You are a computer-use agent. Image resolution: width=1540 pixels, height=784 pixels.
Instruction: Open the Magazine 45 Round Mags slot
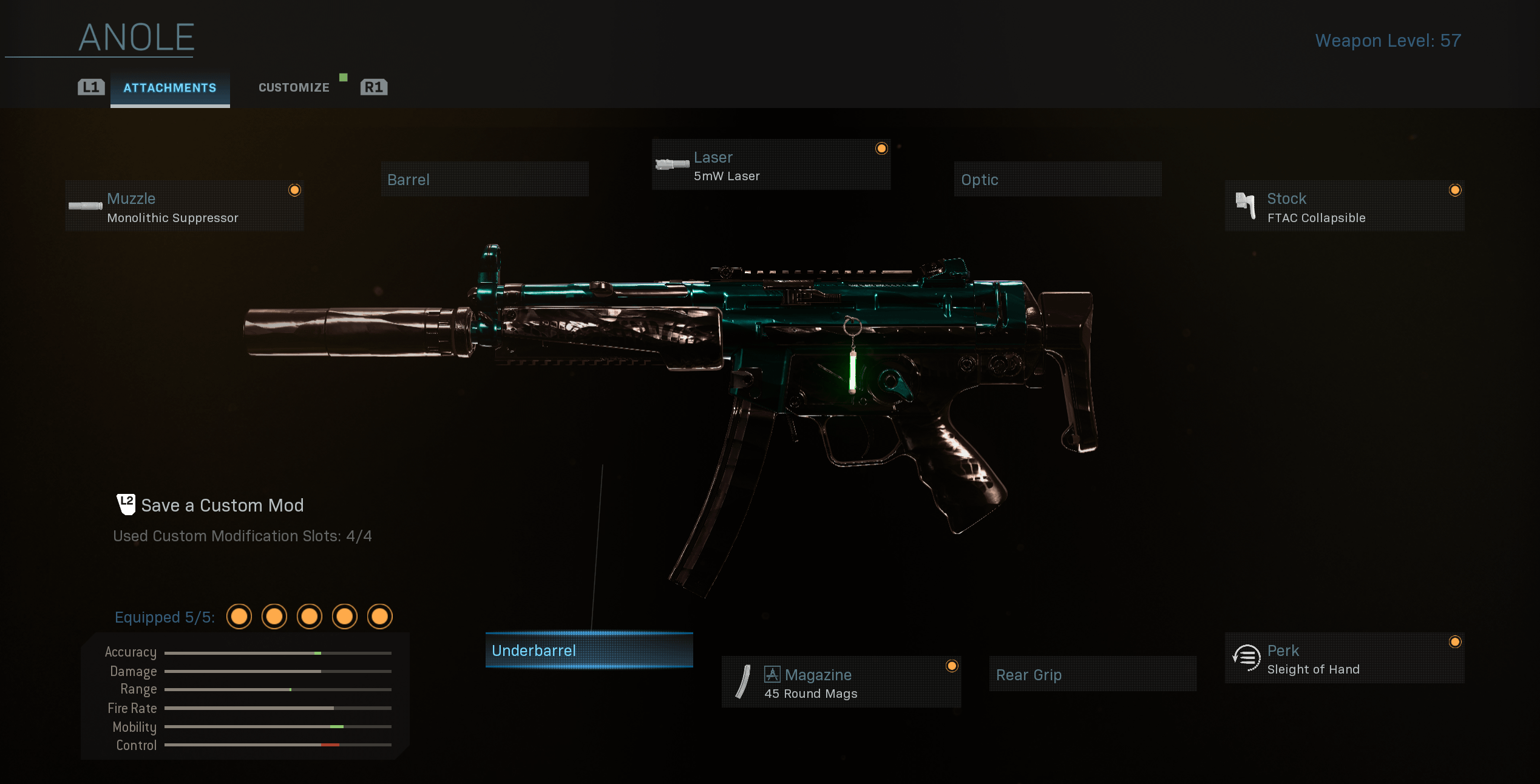tap(841, 683)
